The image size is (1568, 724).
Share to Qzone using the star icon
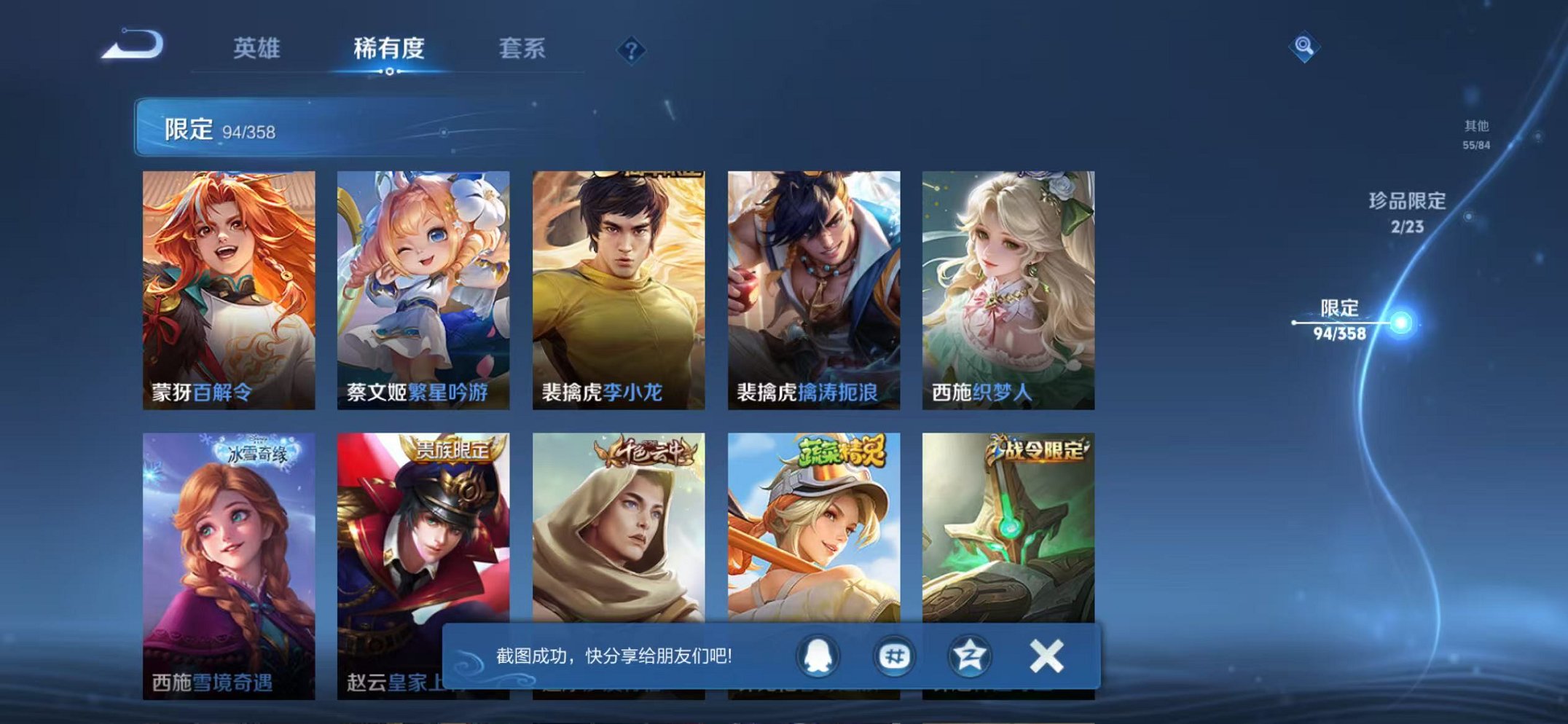[972, 656]
